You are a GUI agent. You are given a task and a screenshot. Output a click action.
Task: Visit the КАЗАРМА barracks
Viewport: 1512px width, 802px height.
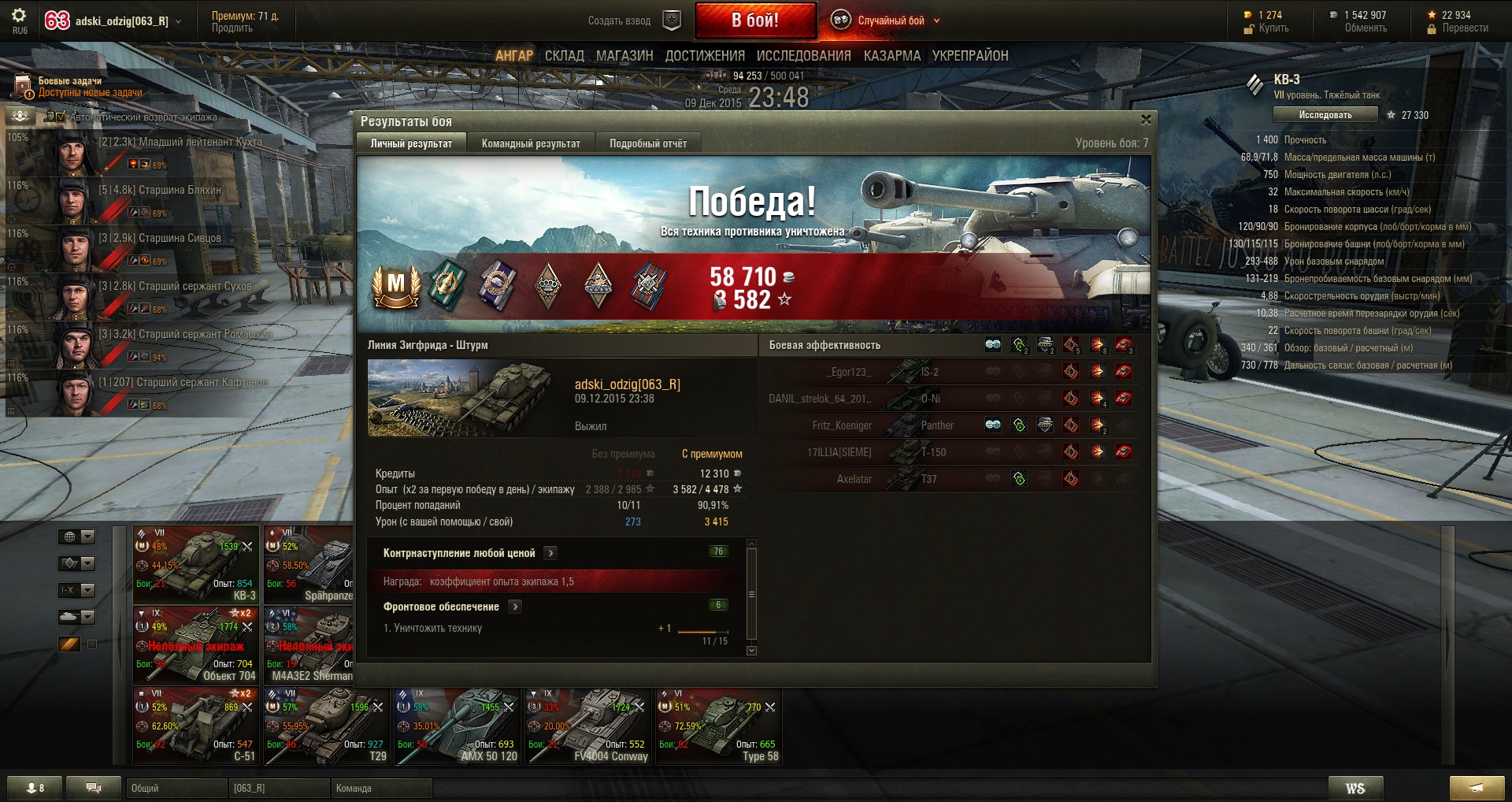(x=891, y=56)
